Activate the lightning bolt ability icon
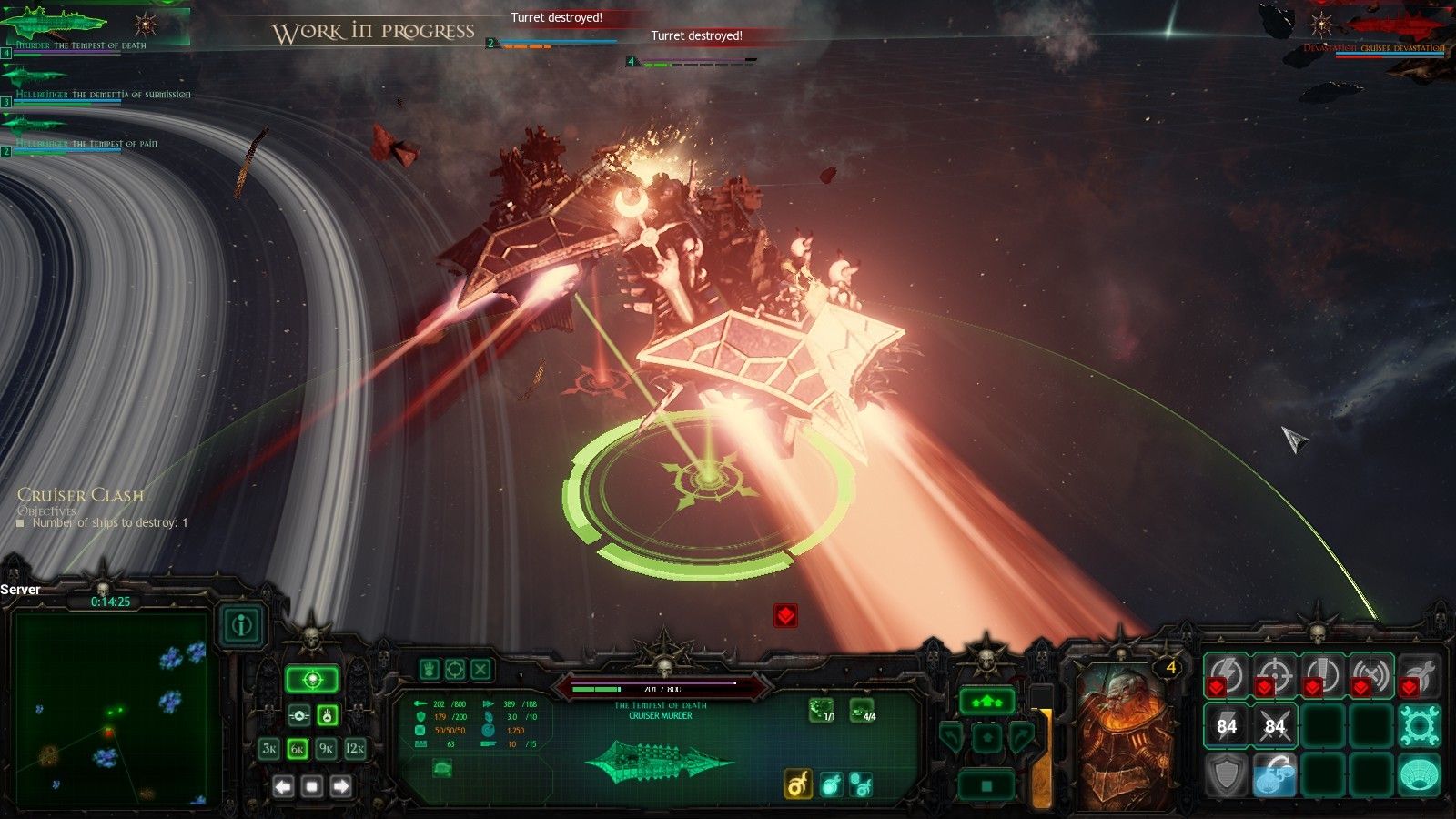1456x819 pixels. point(1226,674)
